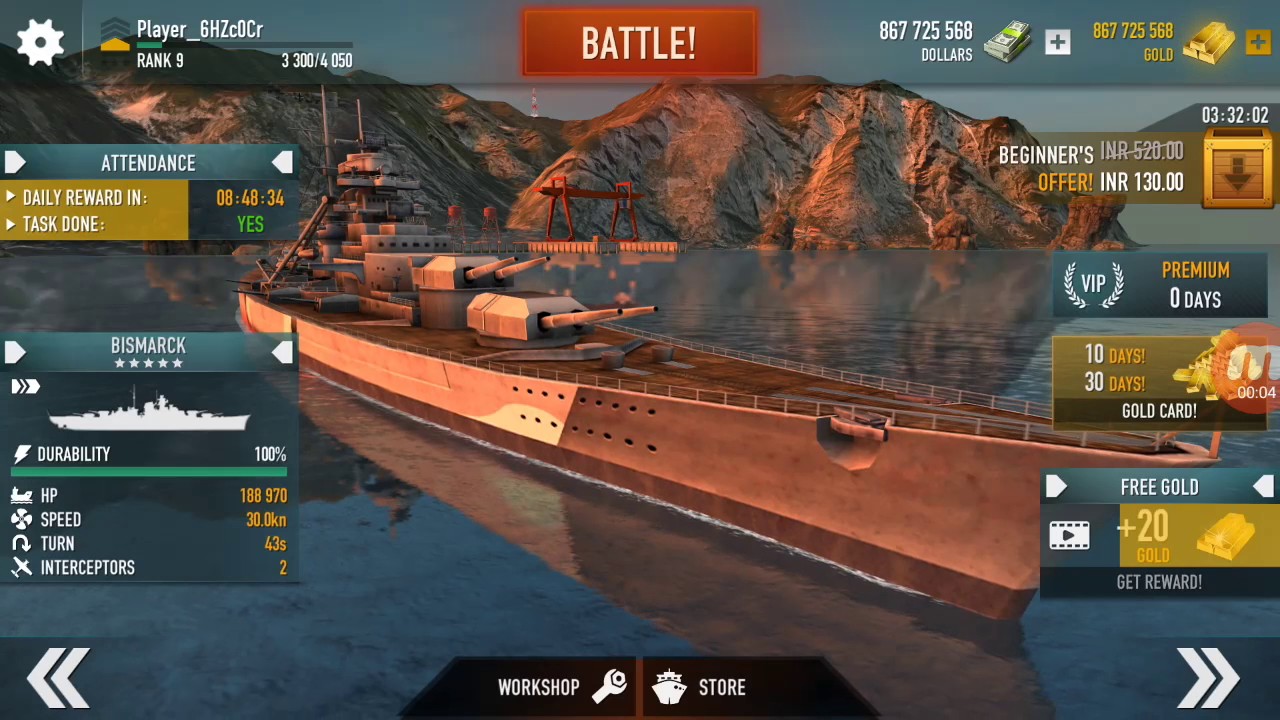Click GET REWARD! for free gold
Image resolution: width=1280 pixels, height=720 pixels.
[x=1159, y=582]
